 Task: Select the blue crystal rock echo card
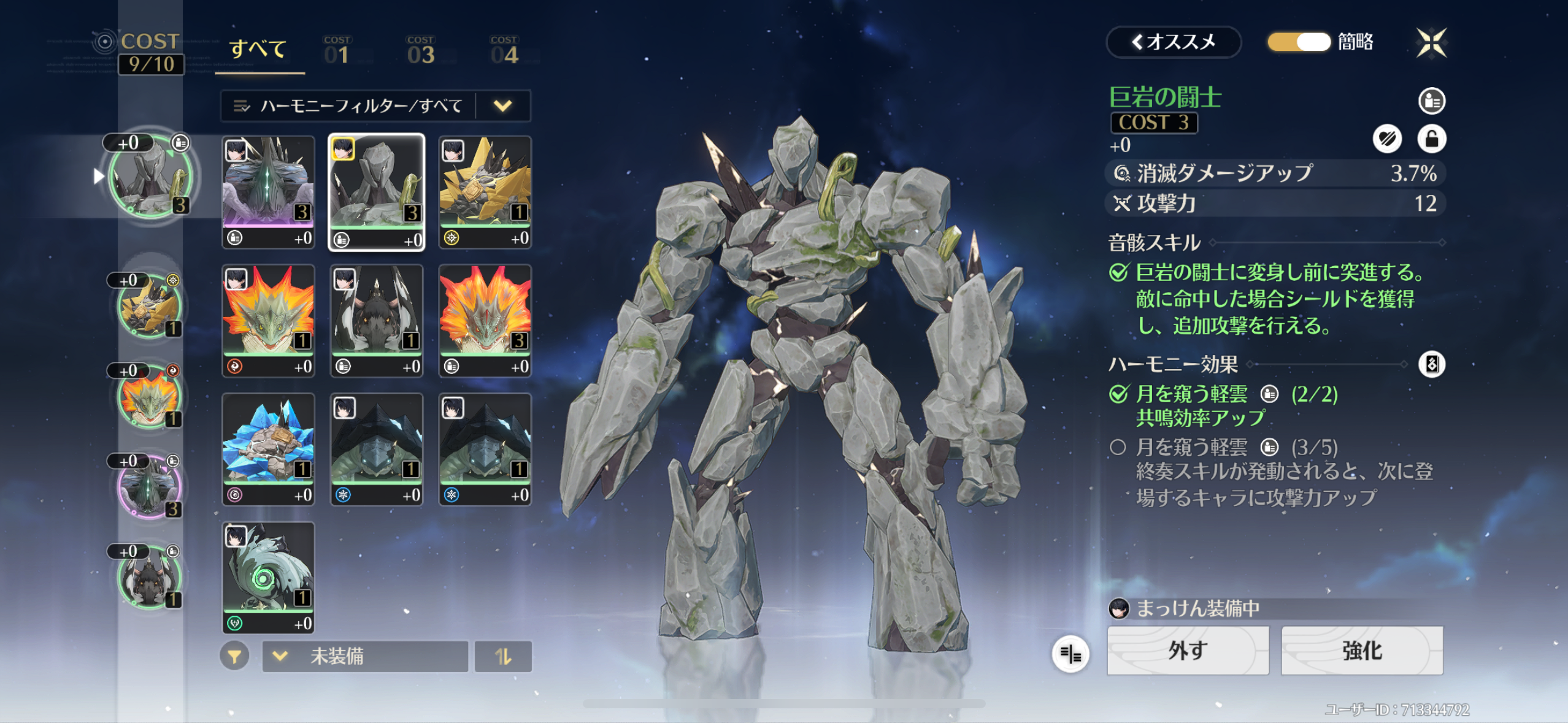pos(268,449)
